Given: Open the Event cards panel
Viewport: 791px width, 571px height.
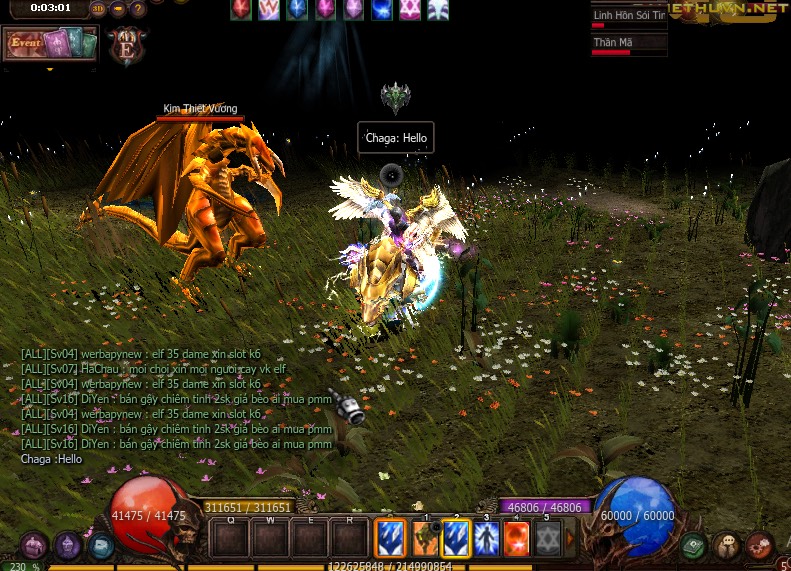Looking at the screenshot, I should (50, 44).
